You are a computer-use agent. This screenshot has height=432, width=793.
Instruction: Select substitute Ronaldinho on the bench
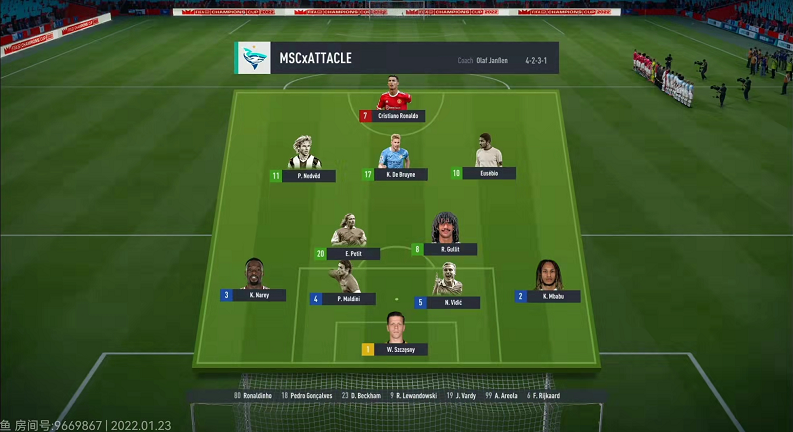click(255, 395)
